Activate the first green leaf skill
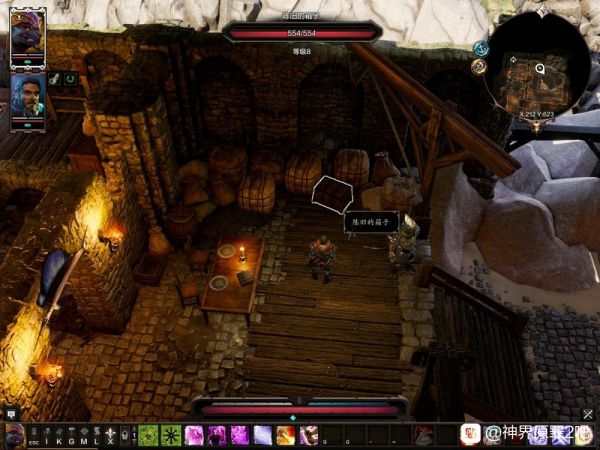The height and width of the screenshot is (450, 600). (147, 435)
